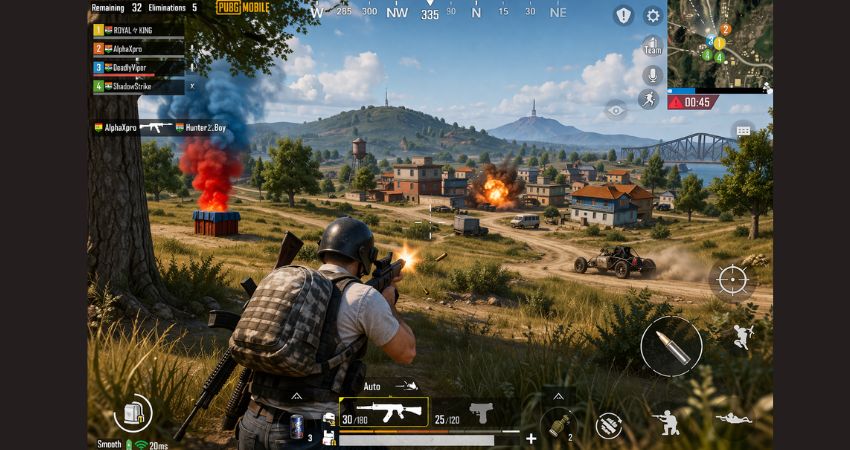Image resolution: width=850 pixels, height=450 pixels.
Task: Select the assault rifle weapon slot
Action: point(384,411)
